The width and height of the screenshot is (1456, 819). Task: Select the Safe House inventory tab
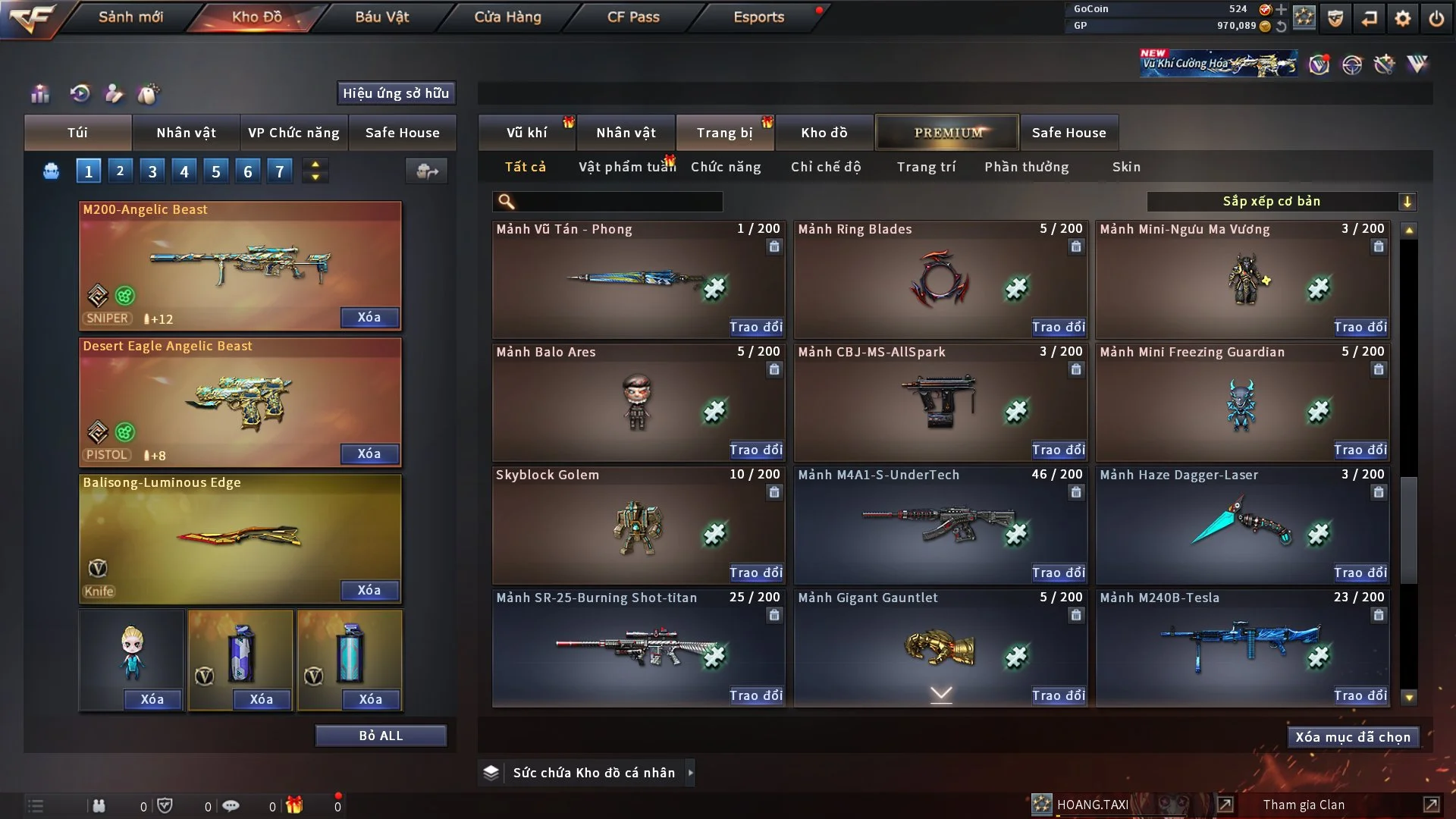click(1068, 133)
